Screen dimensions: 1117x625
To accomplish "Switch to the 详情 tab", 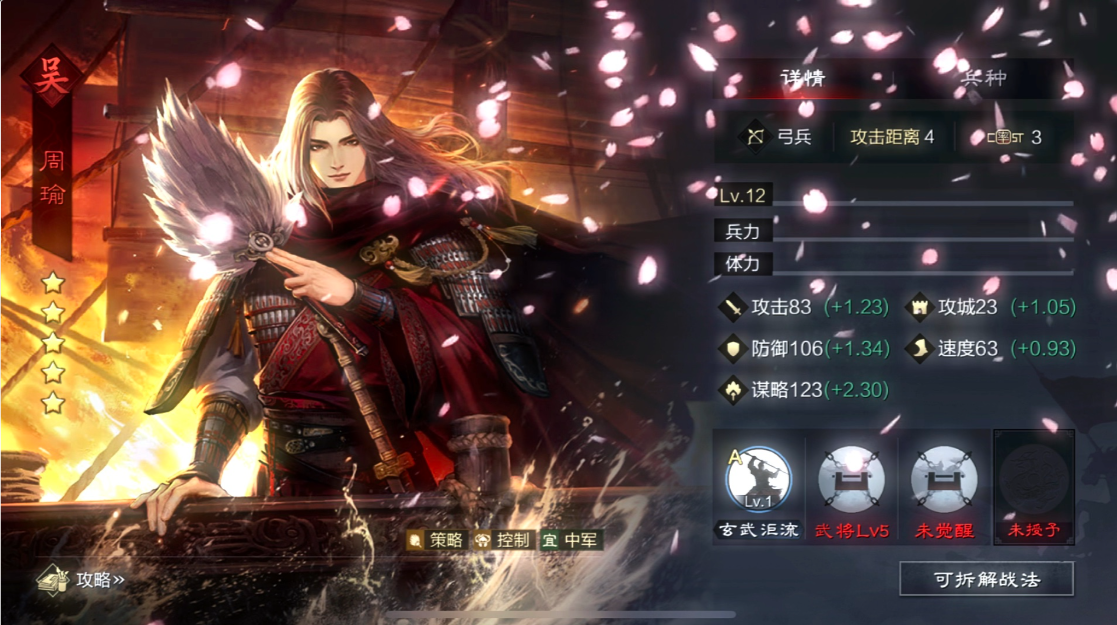I will pyautogui.click(x=802, y=78).
